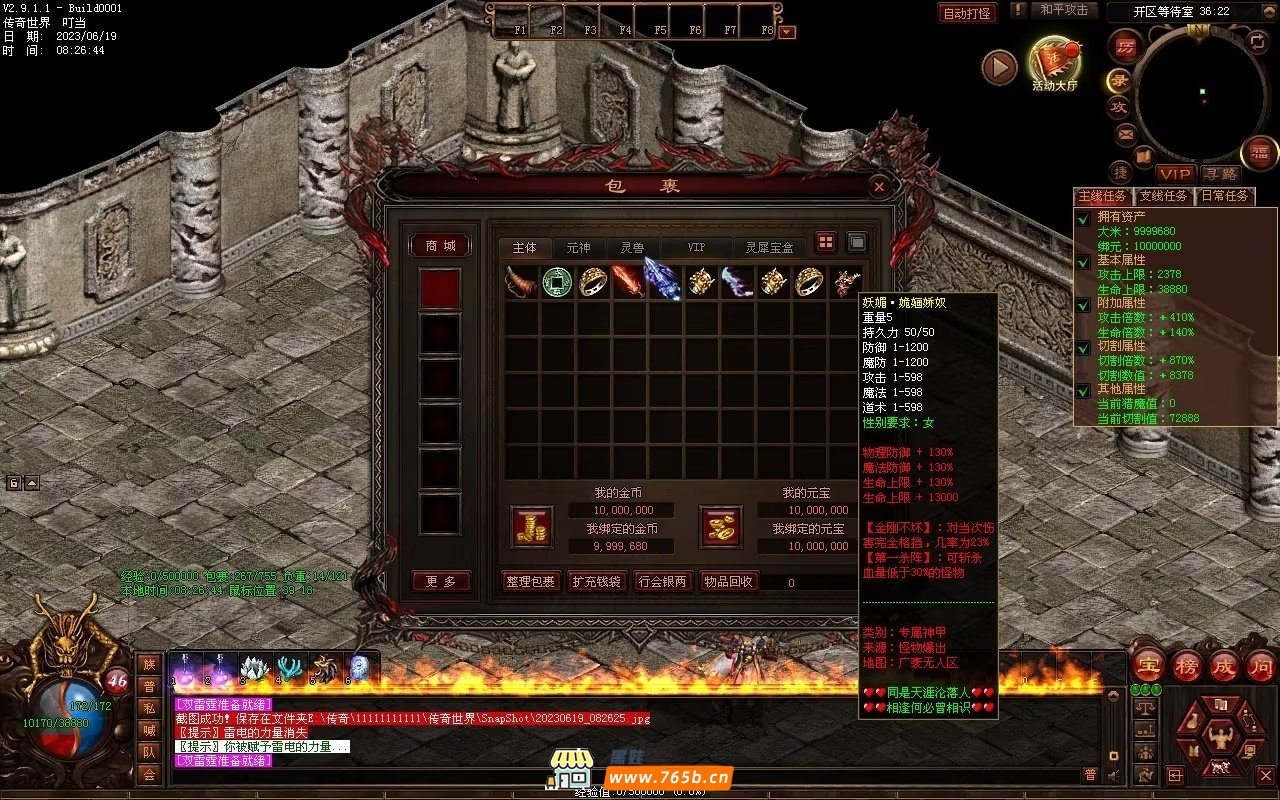Image resolution: width=1280 pixels, height=800 pixels.
Task: Select the 灵犀宝盒 tab
Action: tap(769, 248)
